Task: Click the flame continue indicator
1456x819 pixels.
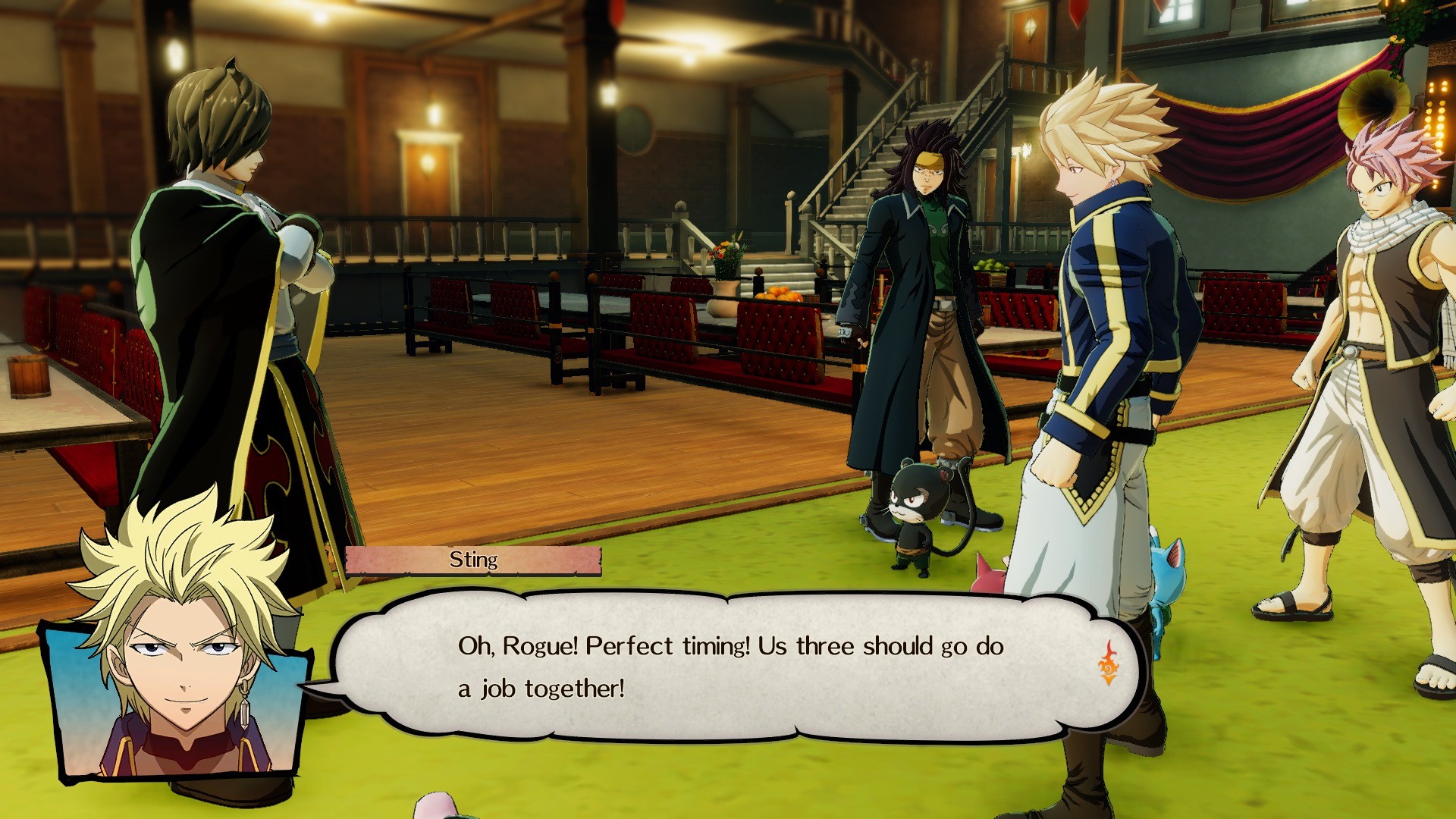Action: coord(1108,662)
